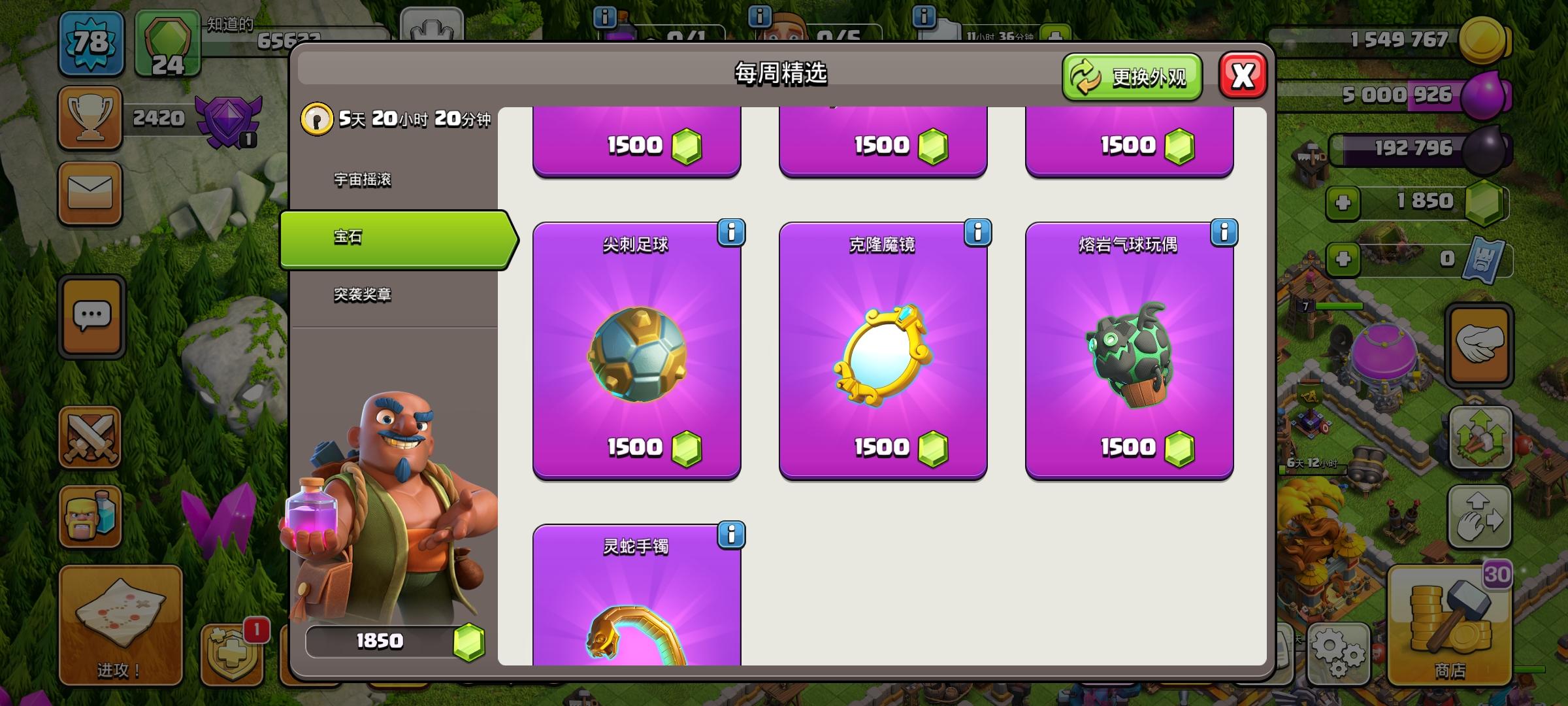Click the 更换外观 refresh button
1568x706 pixels.
(1134, 76)
